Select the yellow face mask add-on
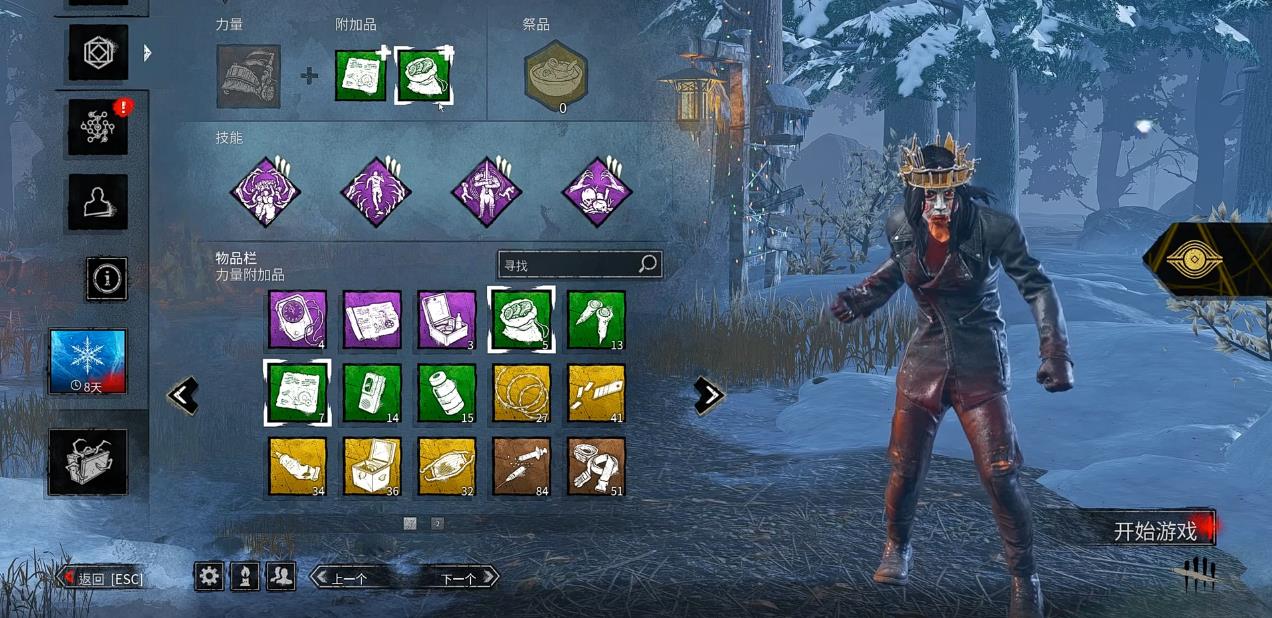 (x=447, y=466)
